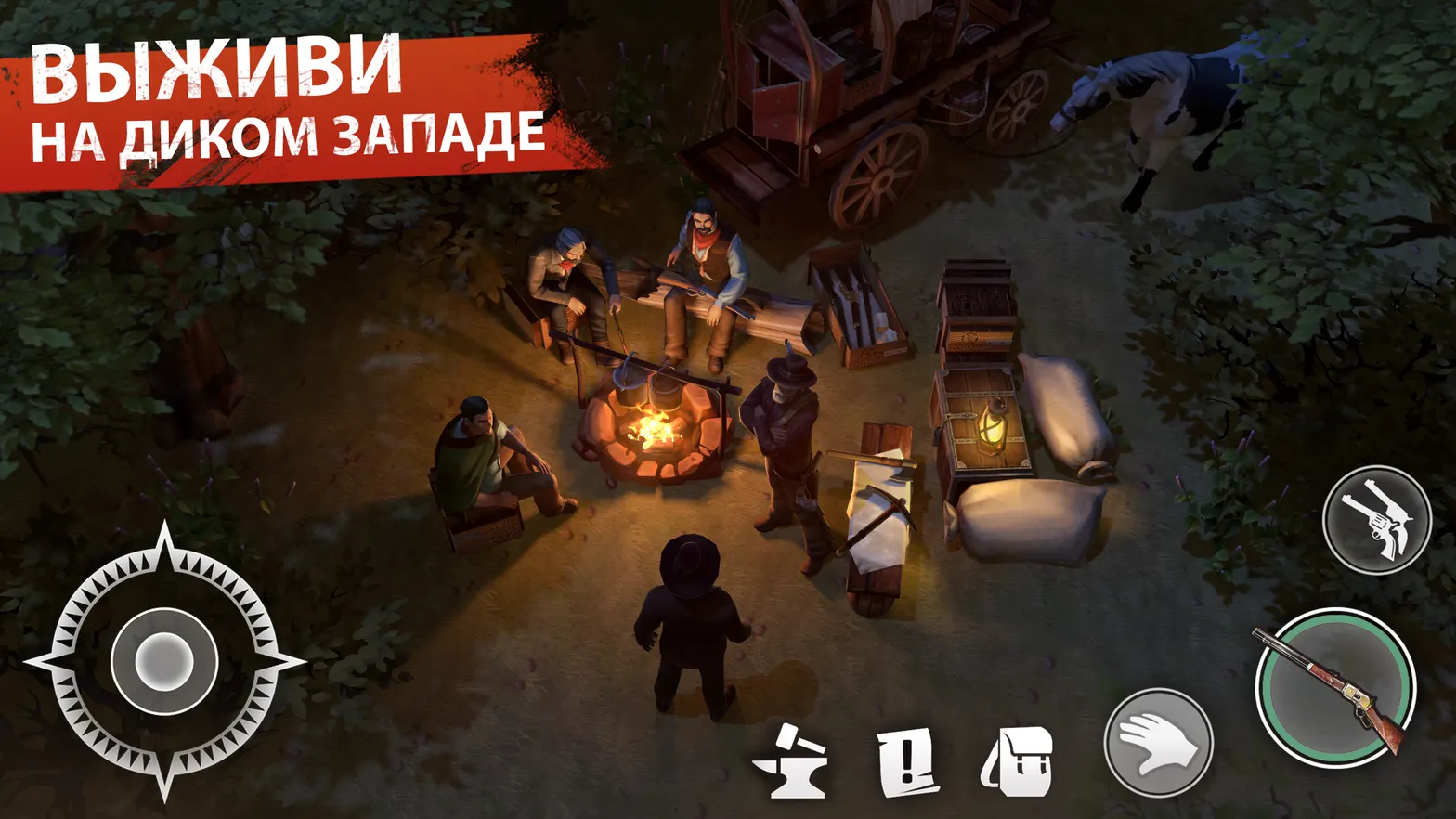Tap the campfire with the cooking pots
This screenshot has width=1456, height=819.
(659, 427)
